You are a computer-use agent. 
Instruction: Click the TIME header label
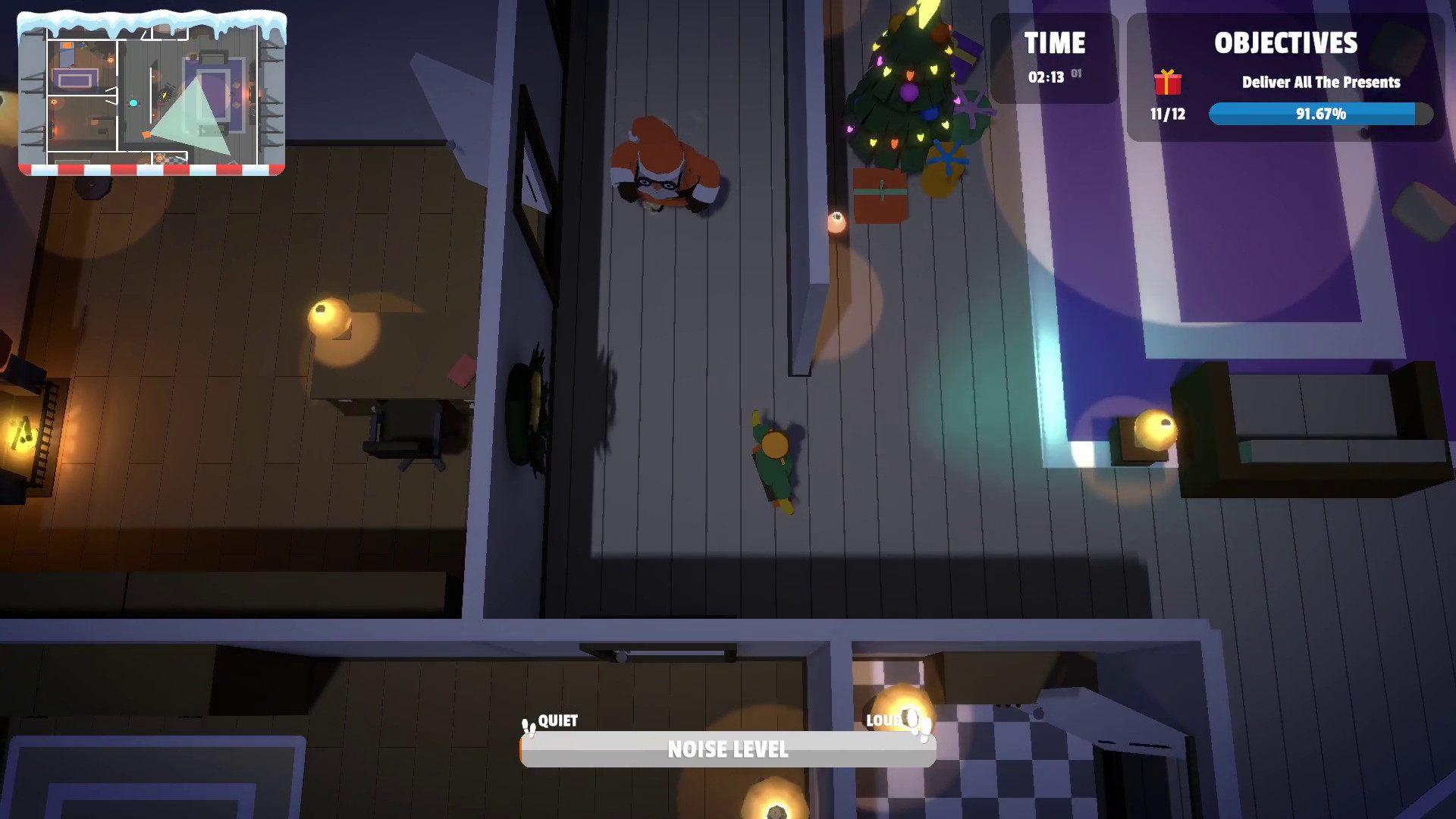(x=1056, y=43)
